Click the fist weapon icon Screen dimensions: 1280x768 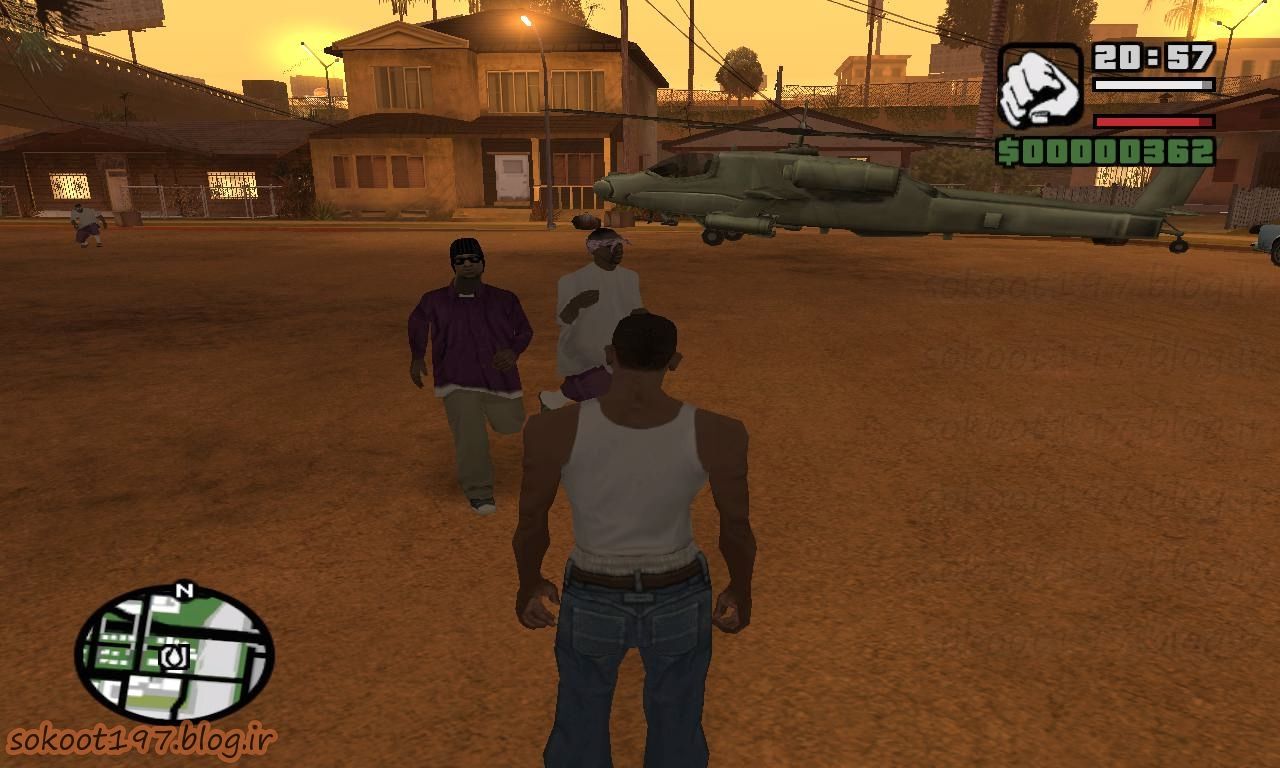(x=1040, y=85)
